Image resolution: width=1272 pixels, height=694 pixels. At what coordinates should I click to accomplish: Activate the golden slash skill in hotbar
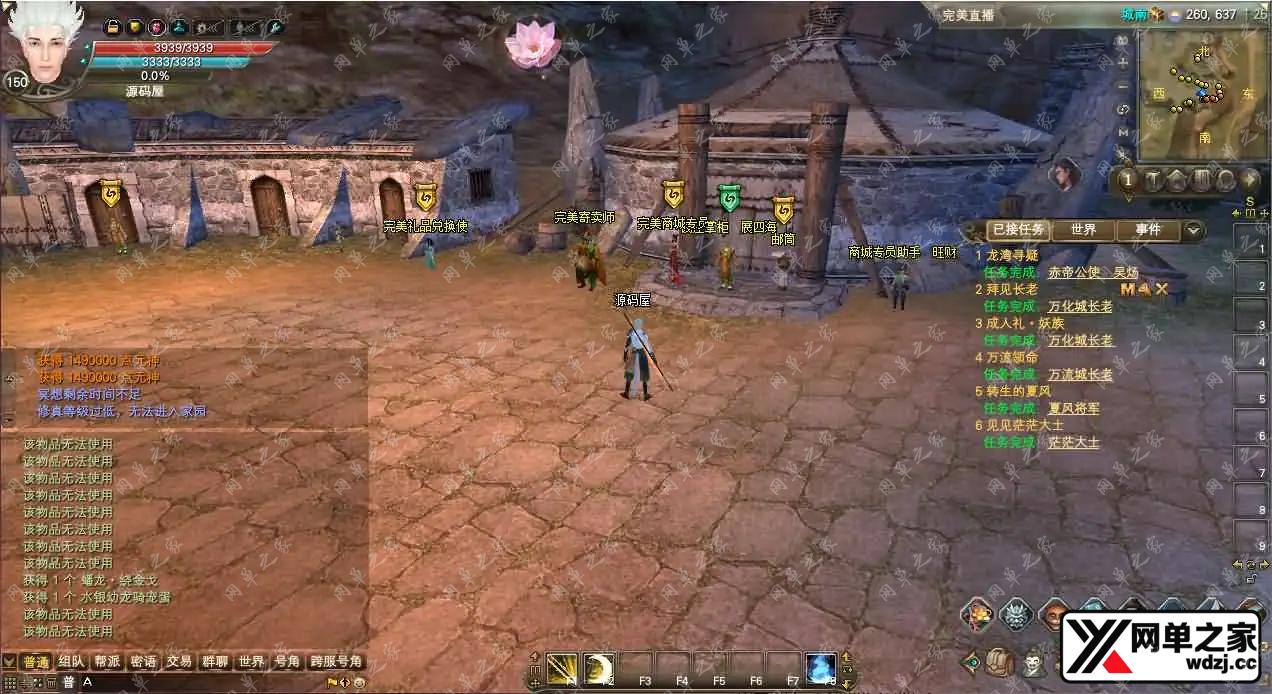563,667
